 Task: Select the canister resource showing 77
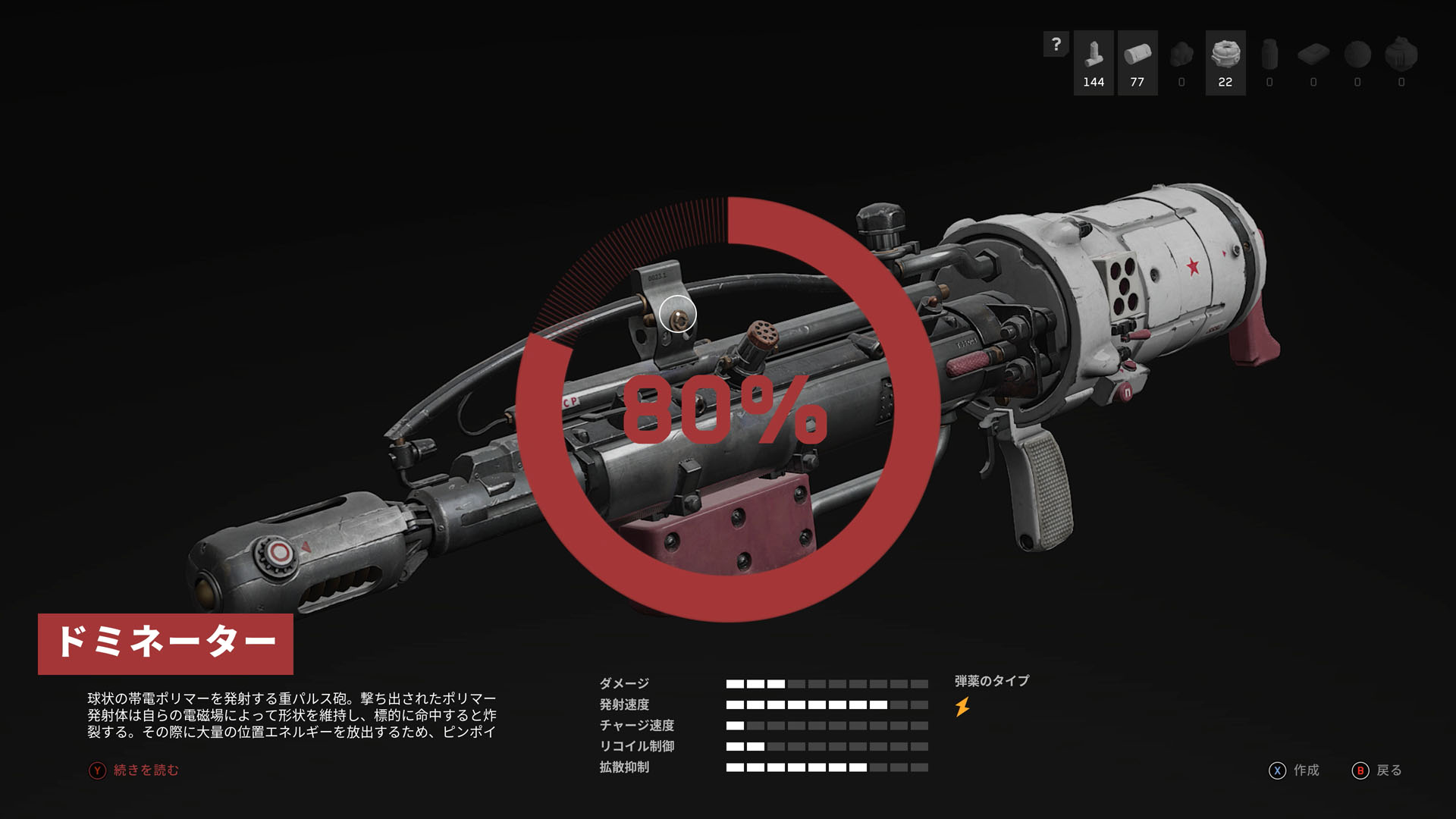1137,62
